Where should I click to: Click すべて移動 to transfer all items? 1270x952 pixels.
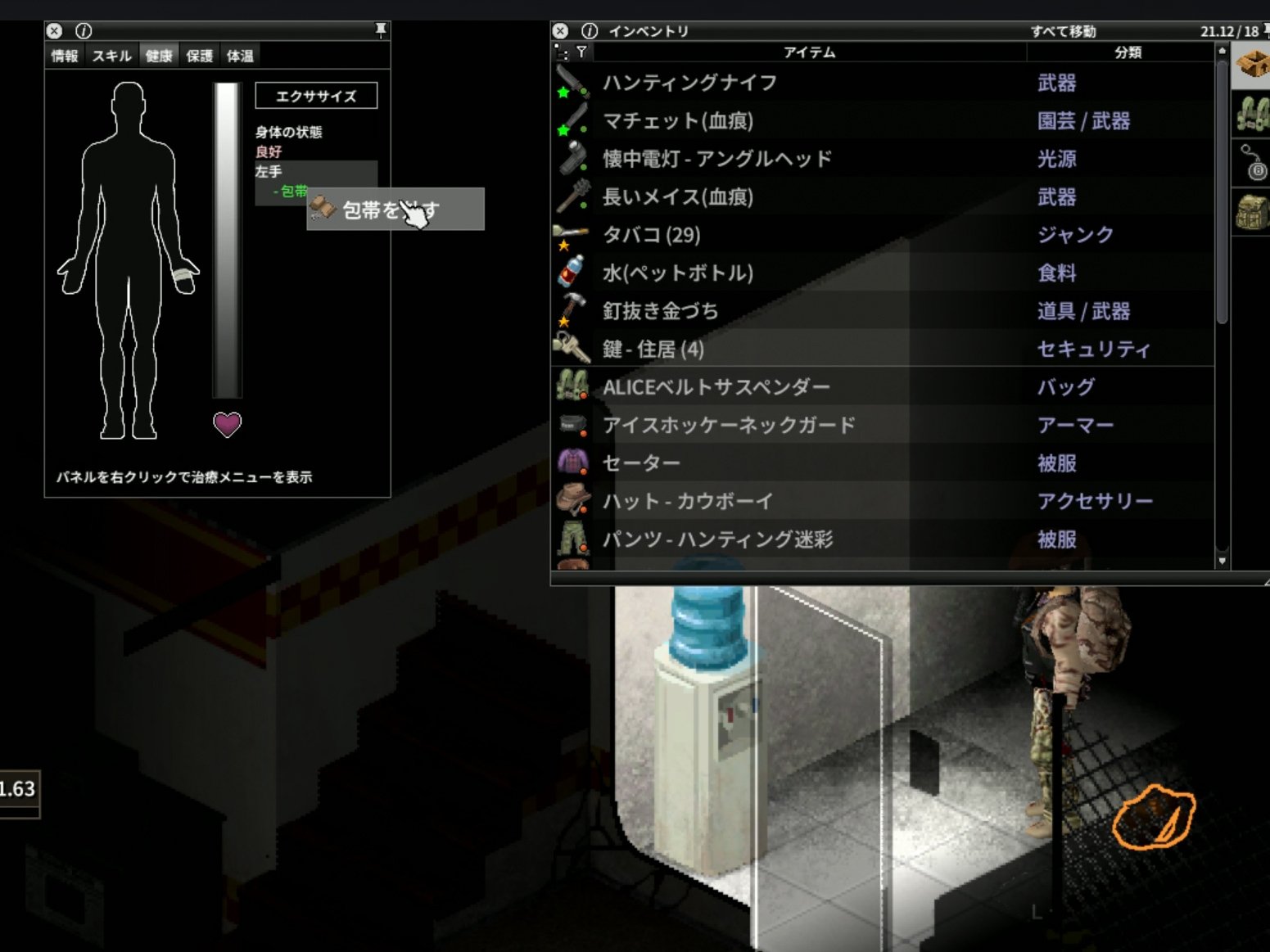(1064, 32)
